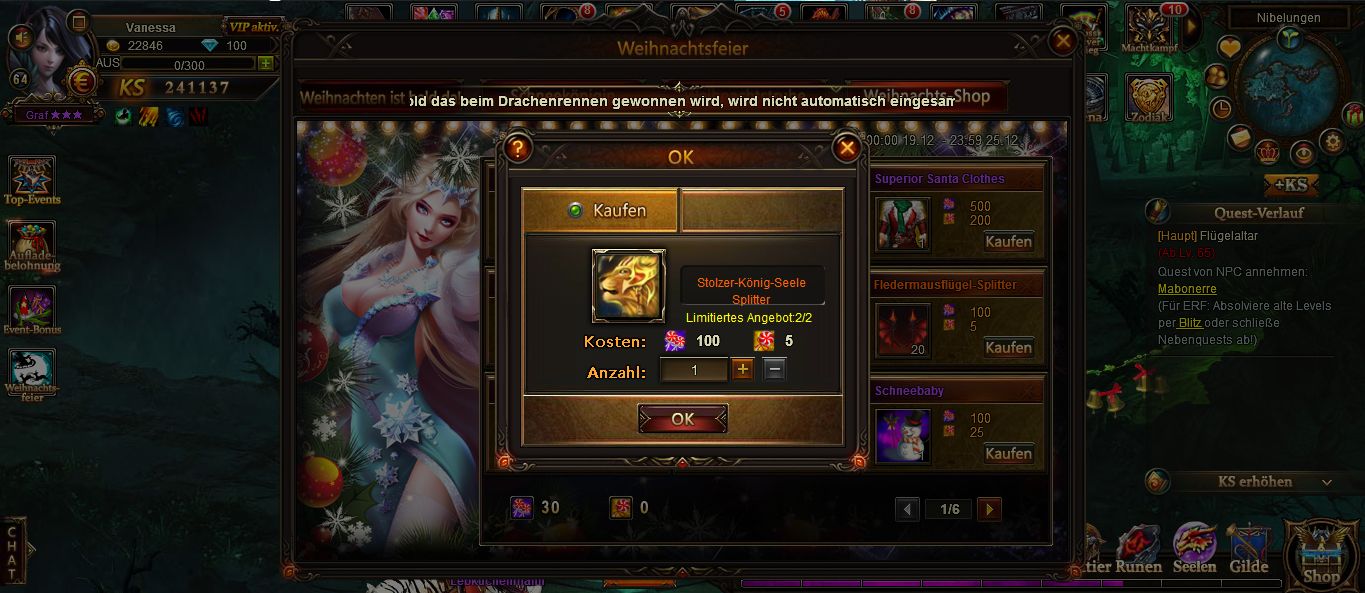Close the purchase dialog

pos(847,149)
